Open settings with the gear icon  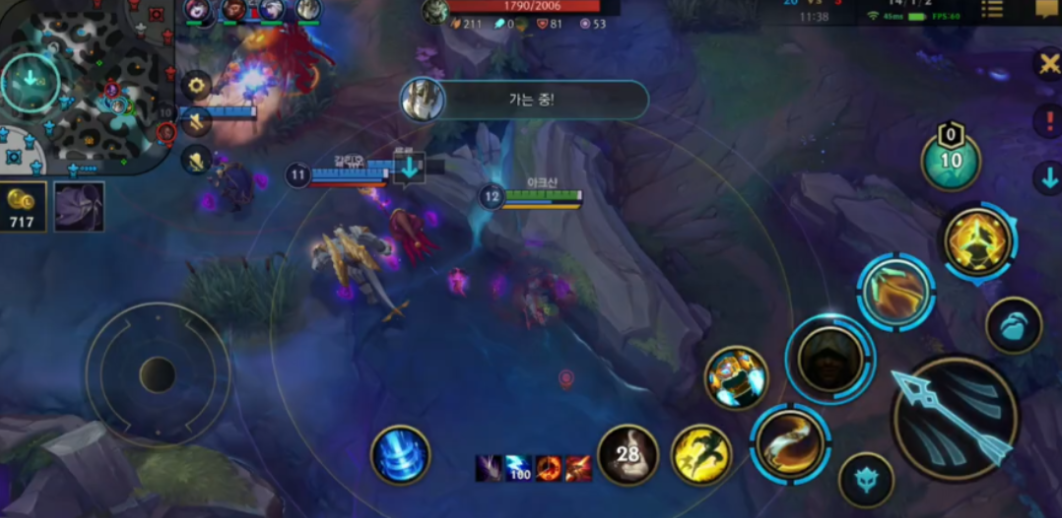point(196,85)
